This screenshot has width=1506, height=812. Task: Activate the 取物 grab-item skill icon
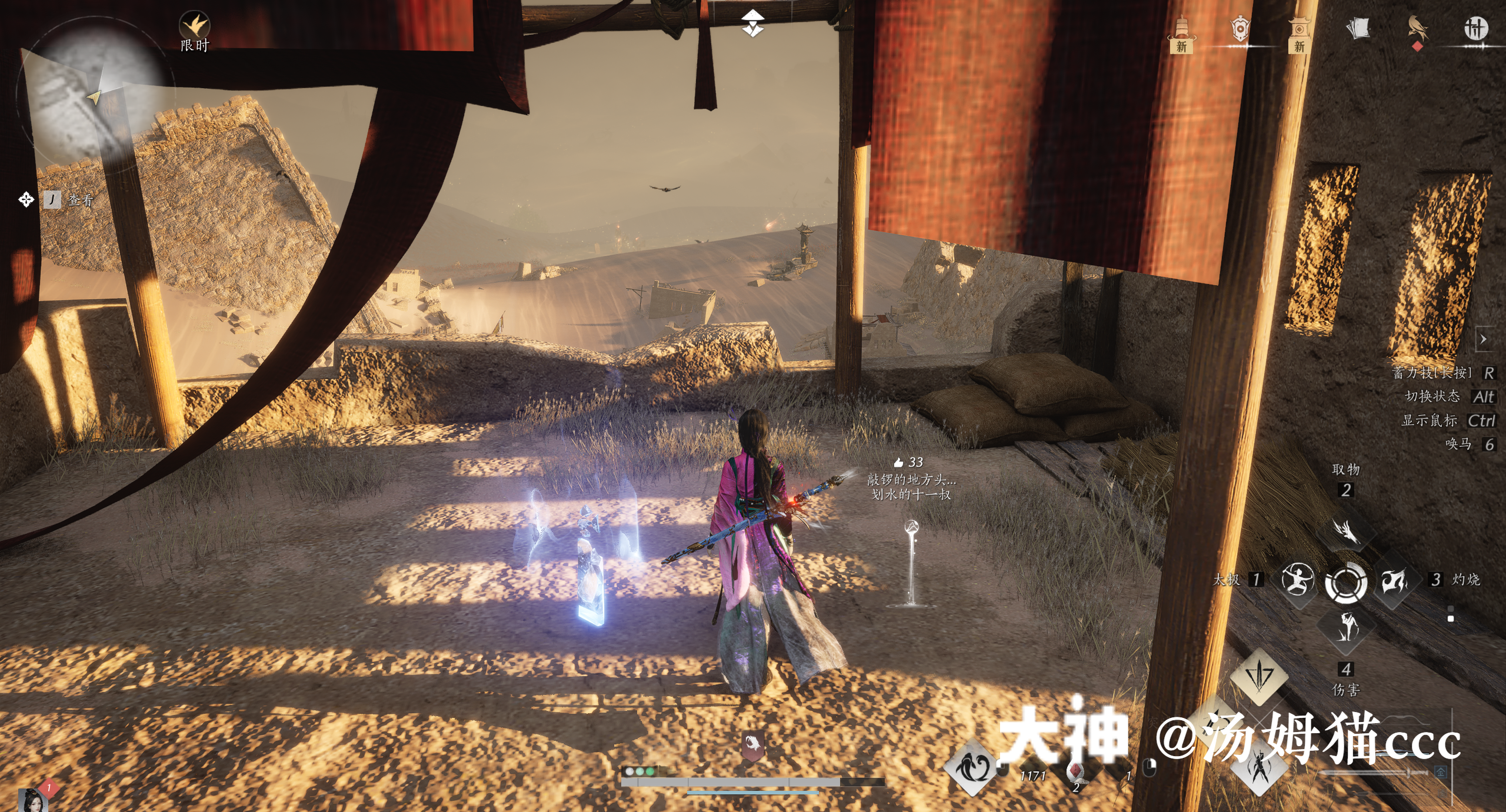[x=1346, y=531]
